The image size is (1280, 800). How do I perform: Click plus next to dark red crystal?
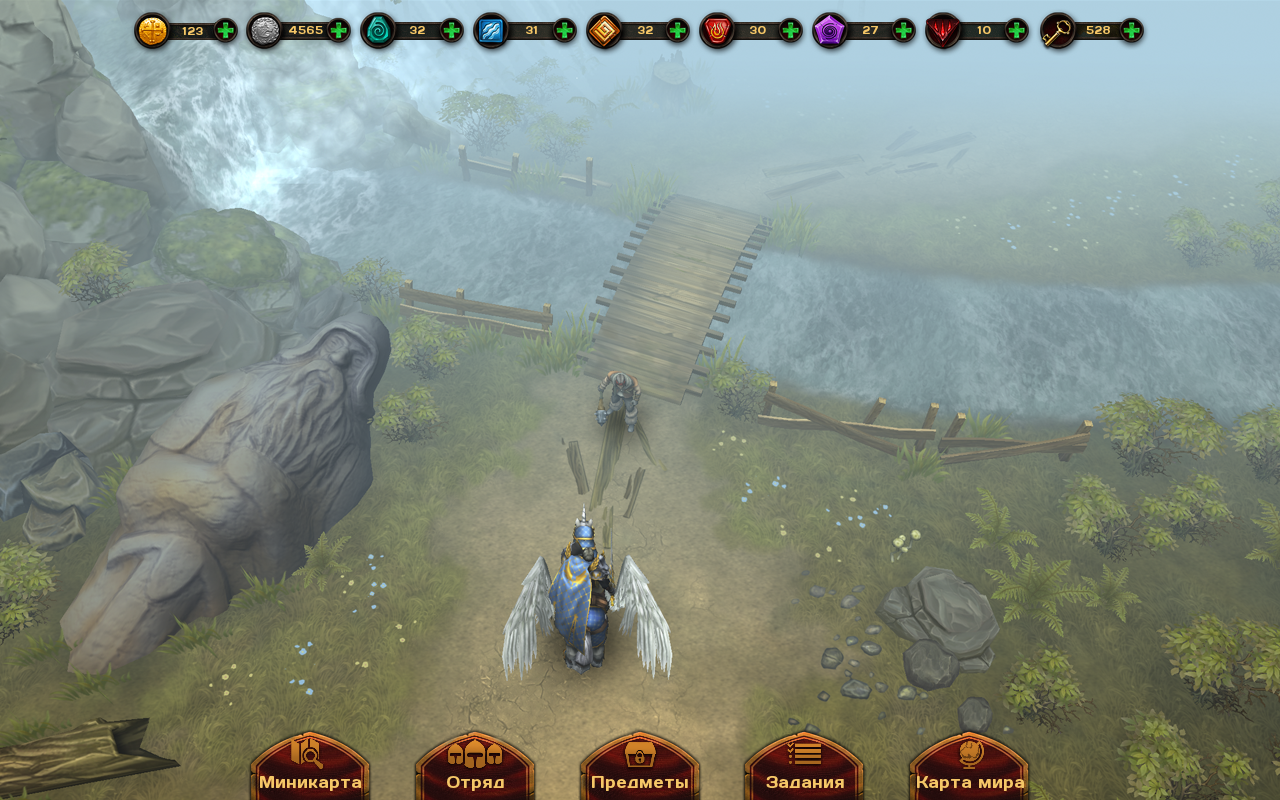click(1017, 30)
